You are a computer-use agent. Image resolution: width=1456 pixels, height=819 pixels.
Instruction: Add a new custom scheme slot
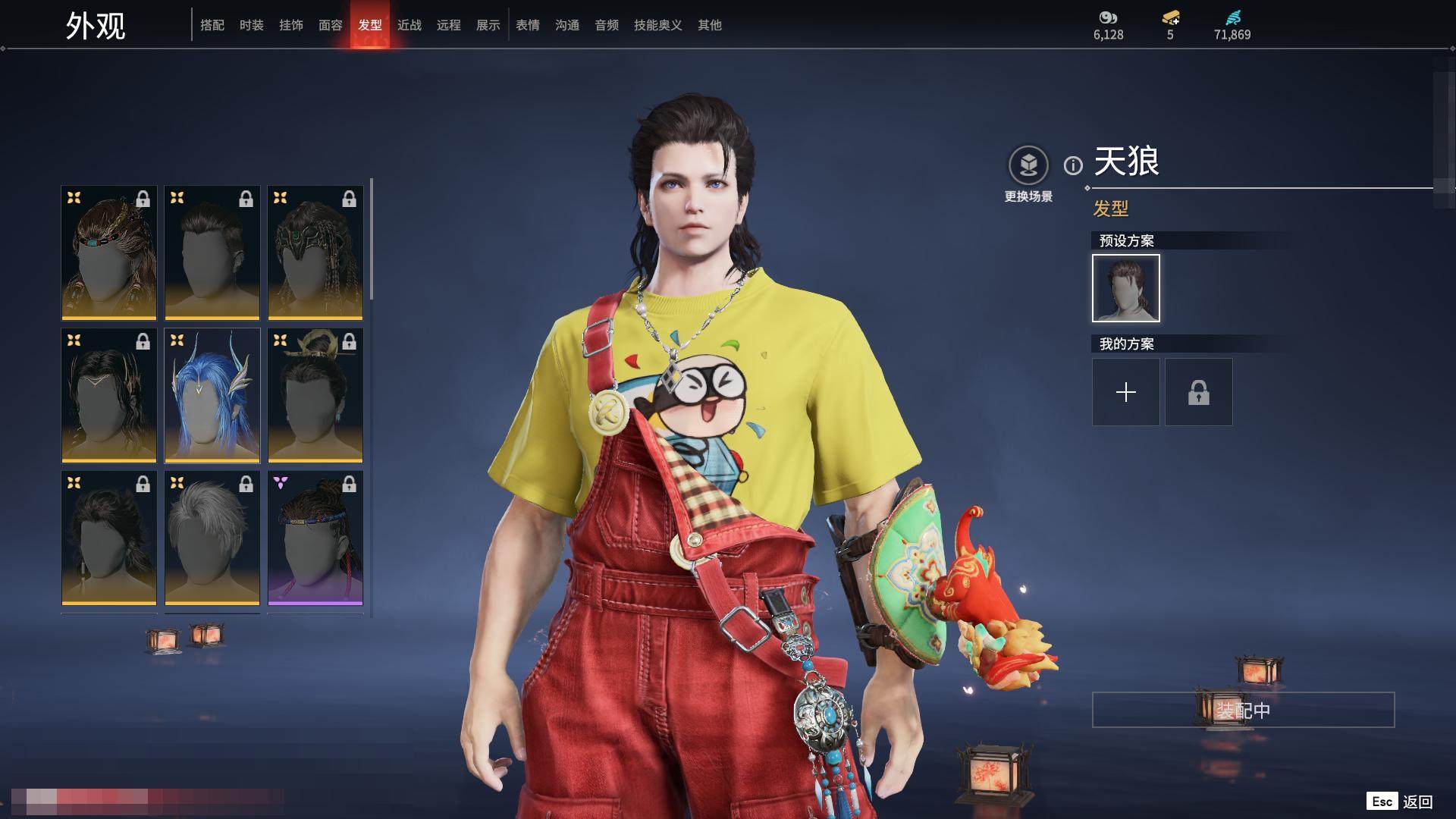click(1126, 392)
